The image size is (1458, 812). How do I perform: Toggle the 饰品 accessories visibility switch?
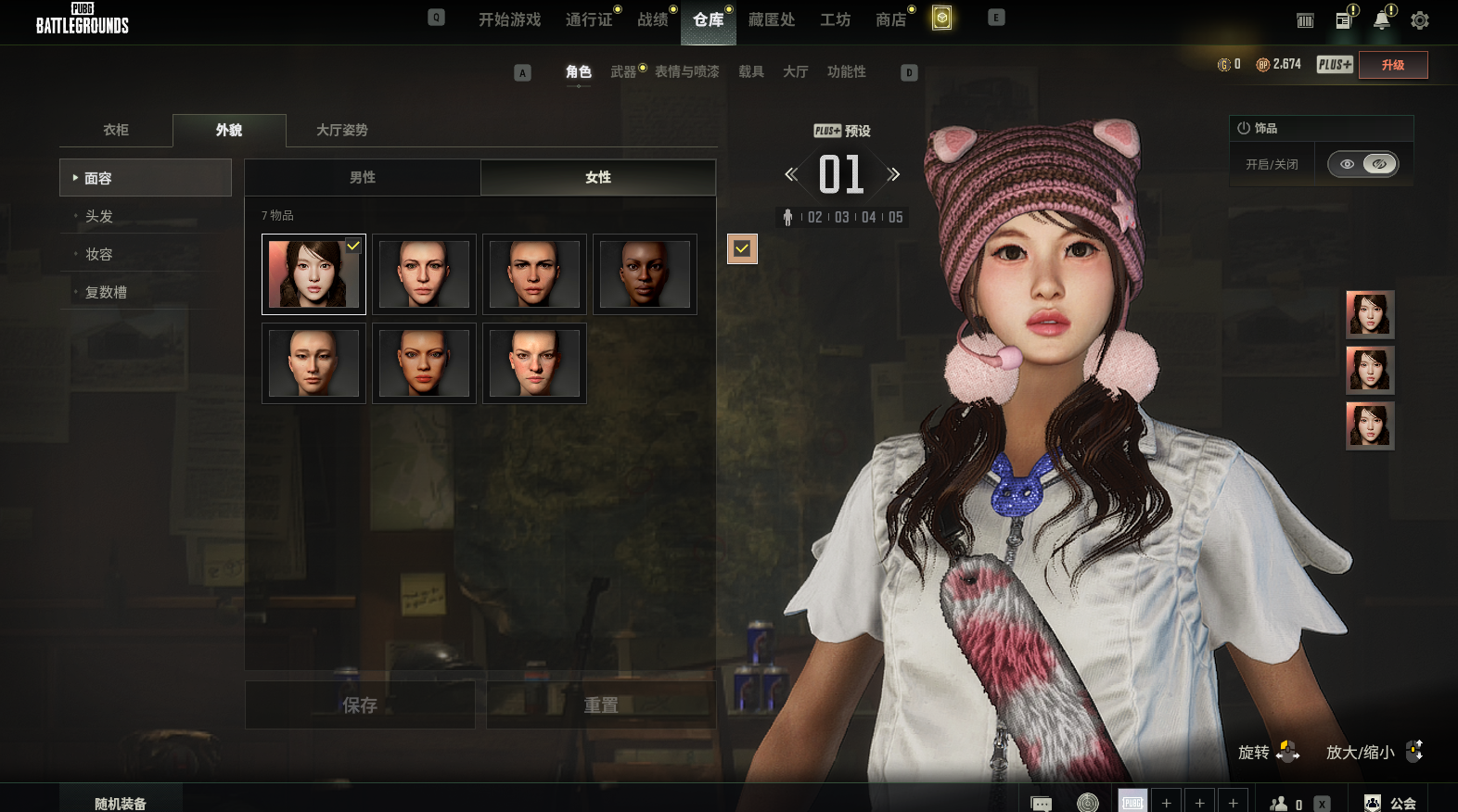click(x=1362, y=164)
